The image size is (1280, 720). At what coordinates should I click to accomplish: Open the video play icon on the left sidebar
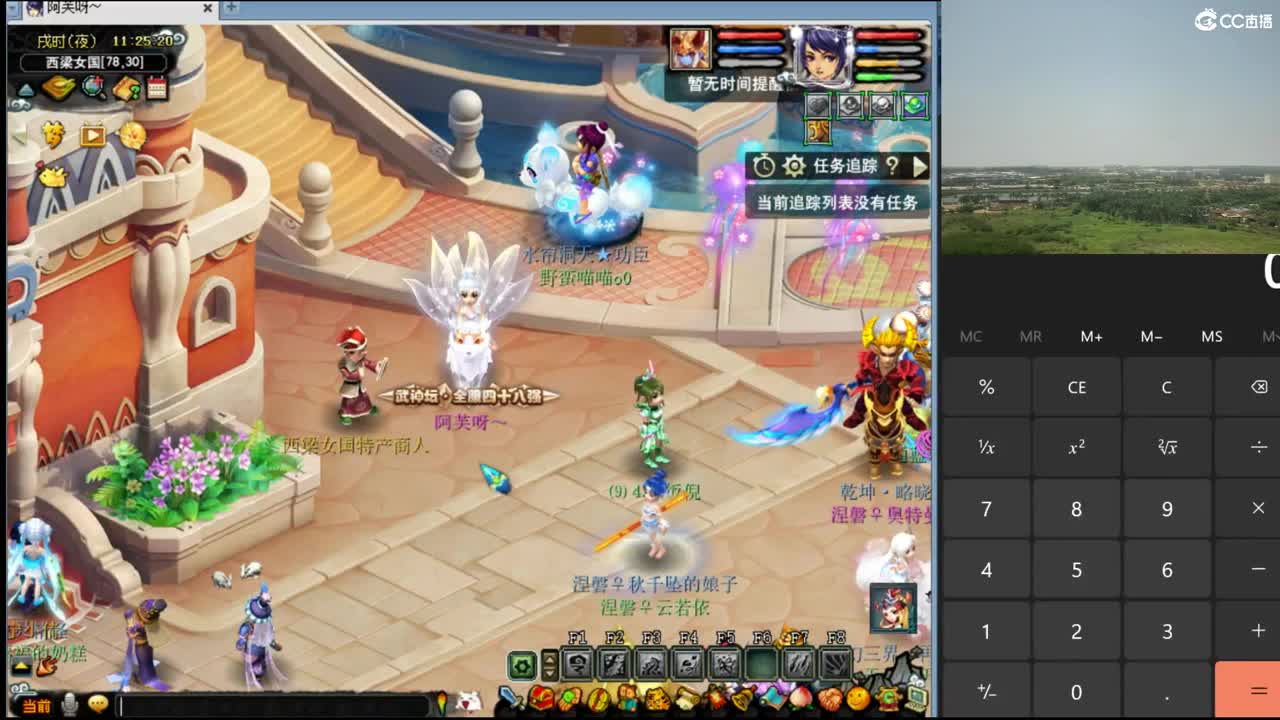click(x=93, y=136)
